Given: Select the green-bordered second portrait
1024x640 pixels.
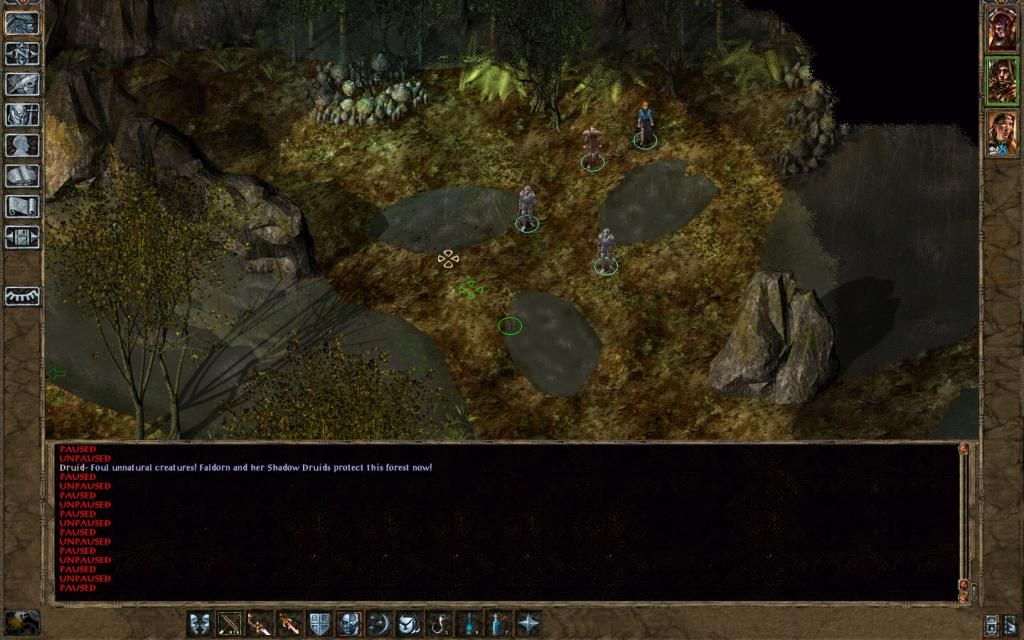Looking at the screenshot, I should coord(1001,81).
